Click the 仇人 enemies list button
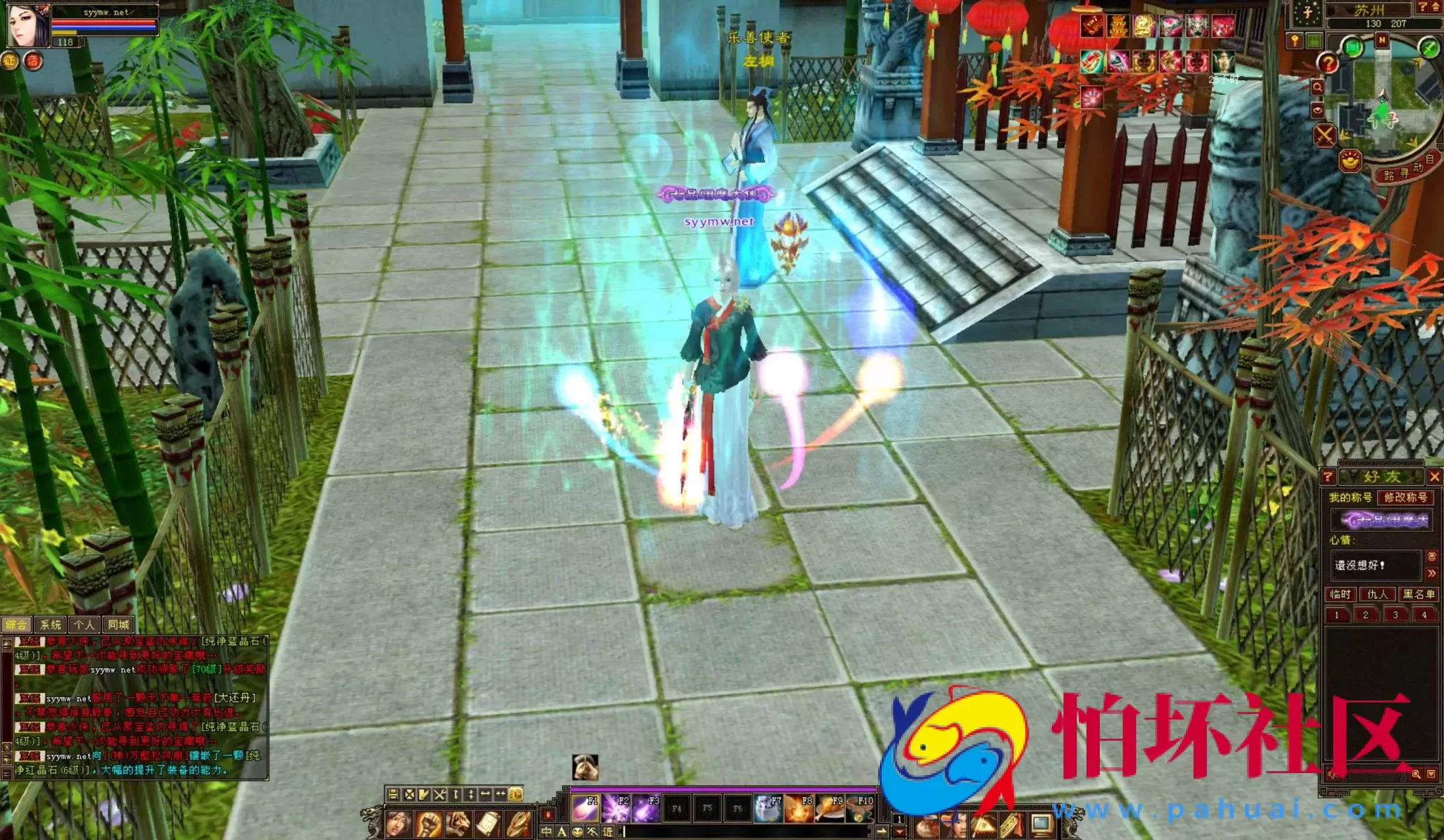Viewport: 1444px width, 840px height. click(1378, 595)
